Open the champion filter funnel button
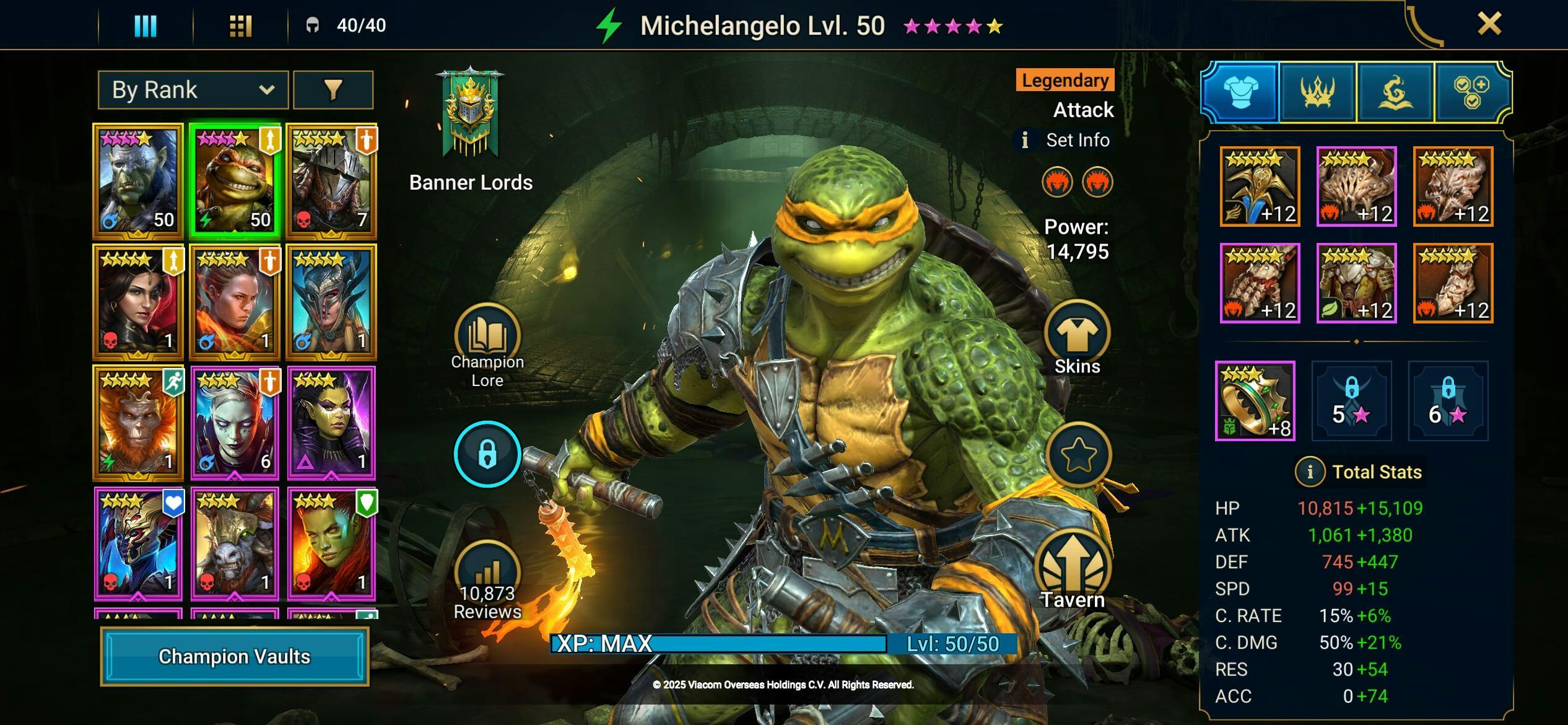The image size is (1568, 725). point(333,90)
